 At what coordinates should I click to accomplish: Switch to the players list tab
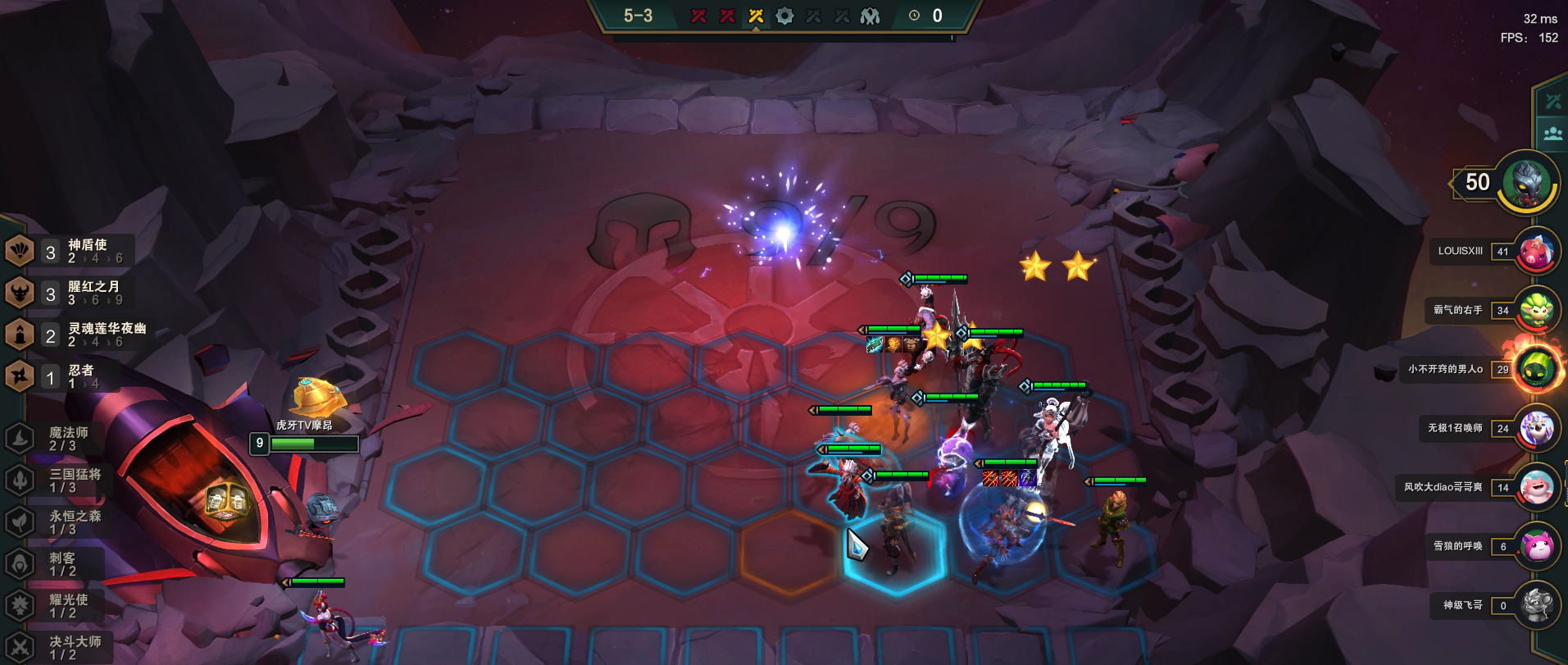tap(1552, 133)
